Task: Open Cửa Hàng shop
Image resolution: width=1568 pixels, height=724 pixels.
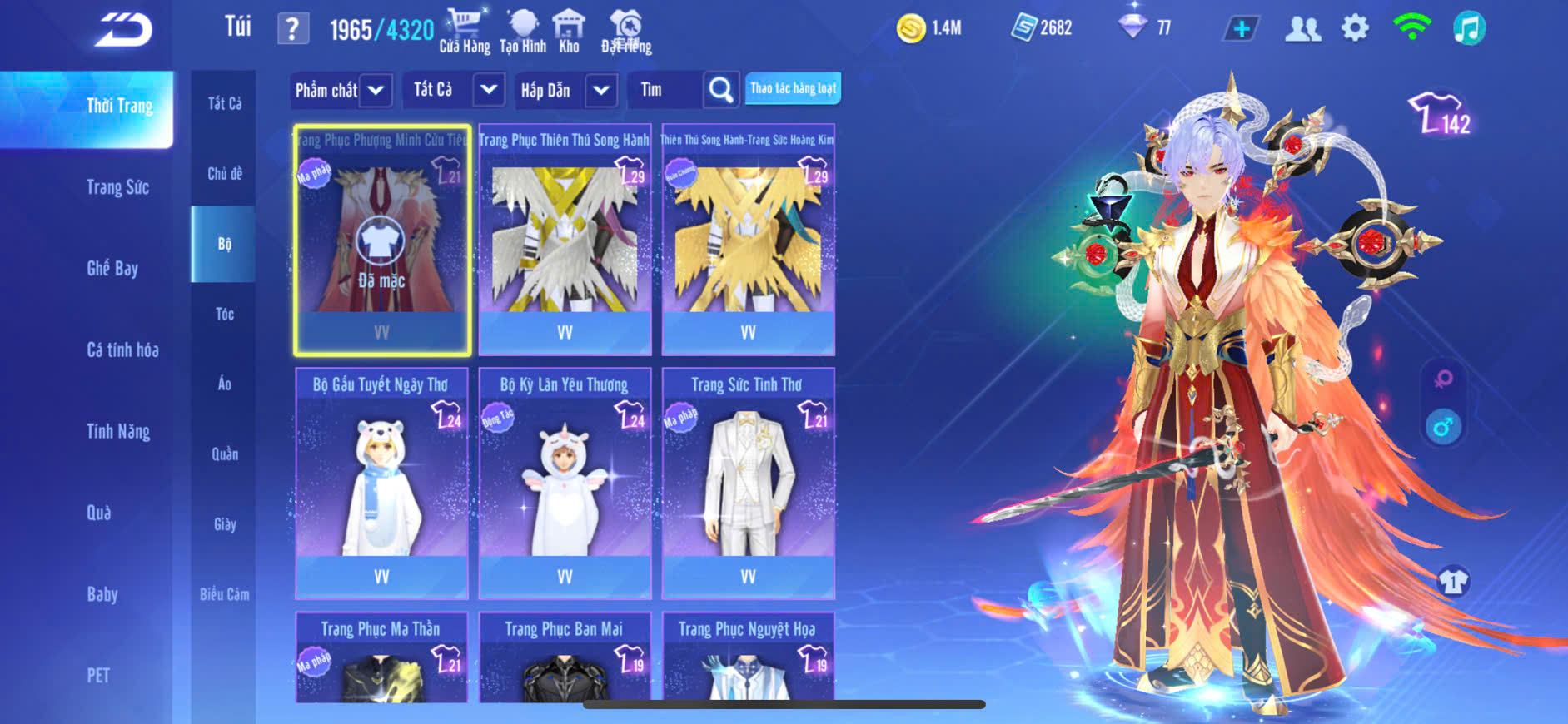Action: click(464, 31)
